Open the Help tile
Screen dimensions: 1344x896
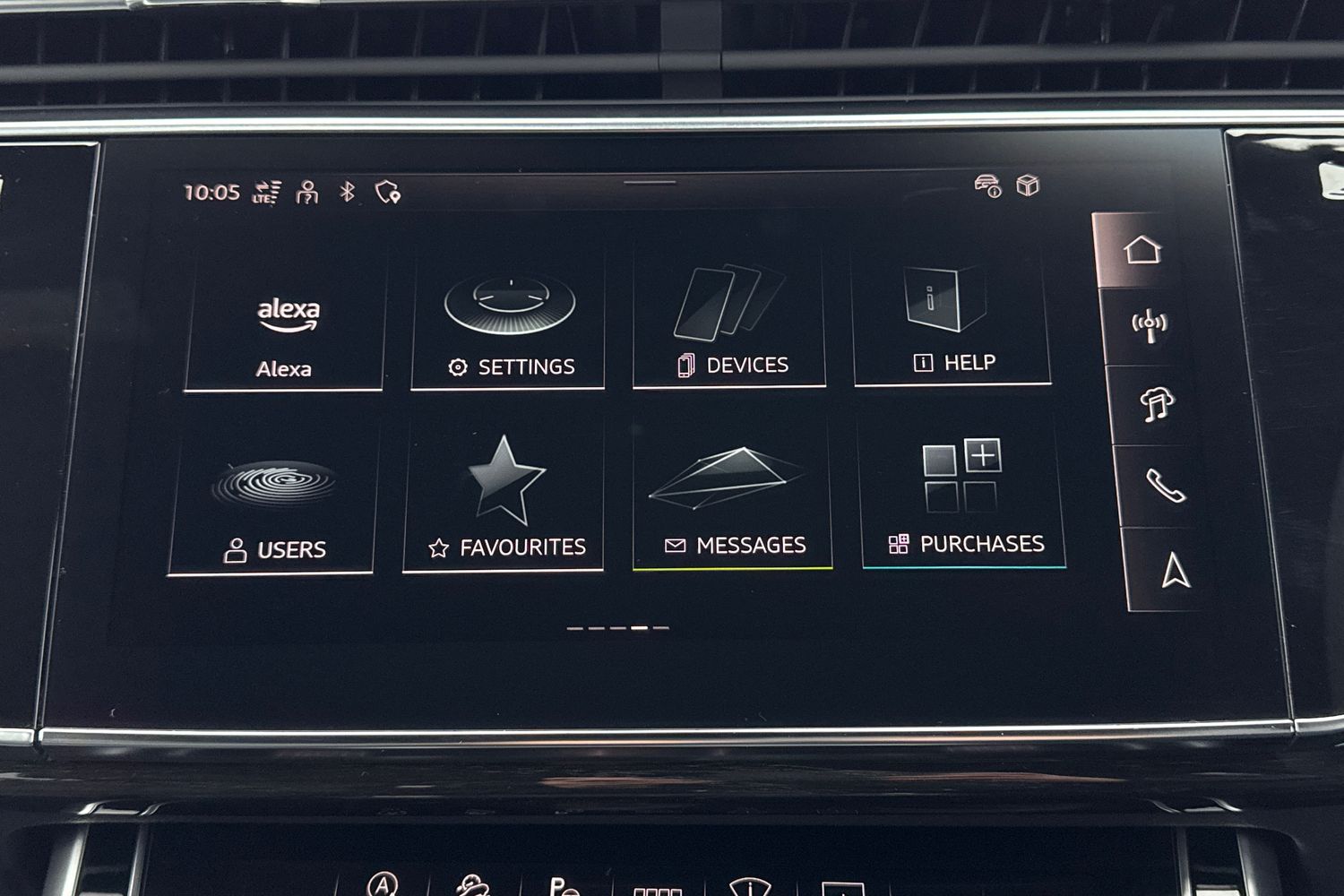click(952, 323)
